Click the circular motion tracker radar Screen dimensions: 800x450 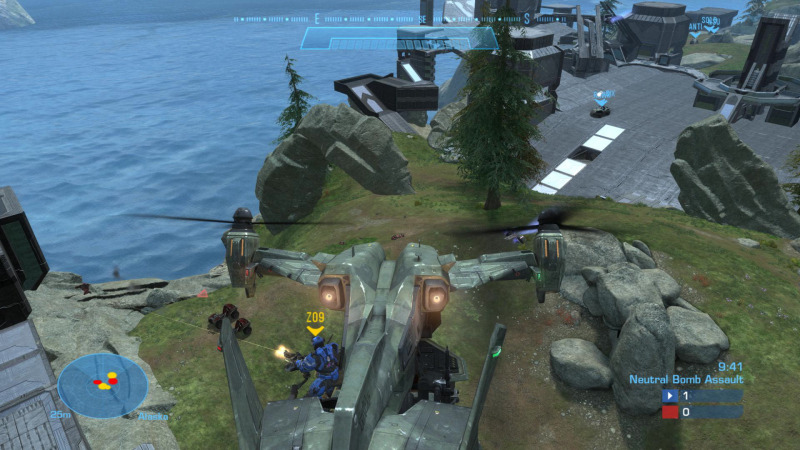pos(102,385)
